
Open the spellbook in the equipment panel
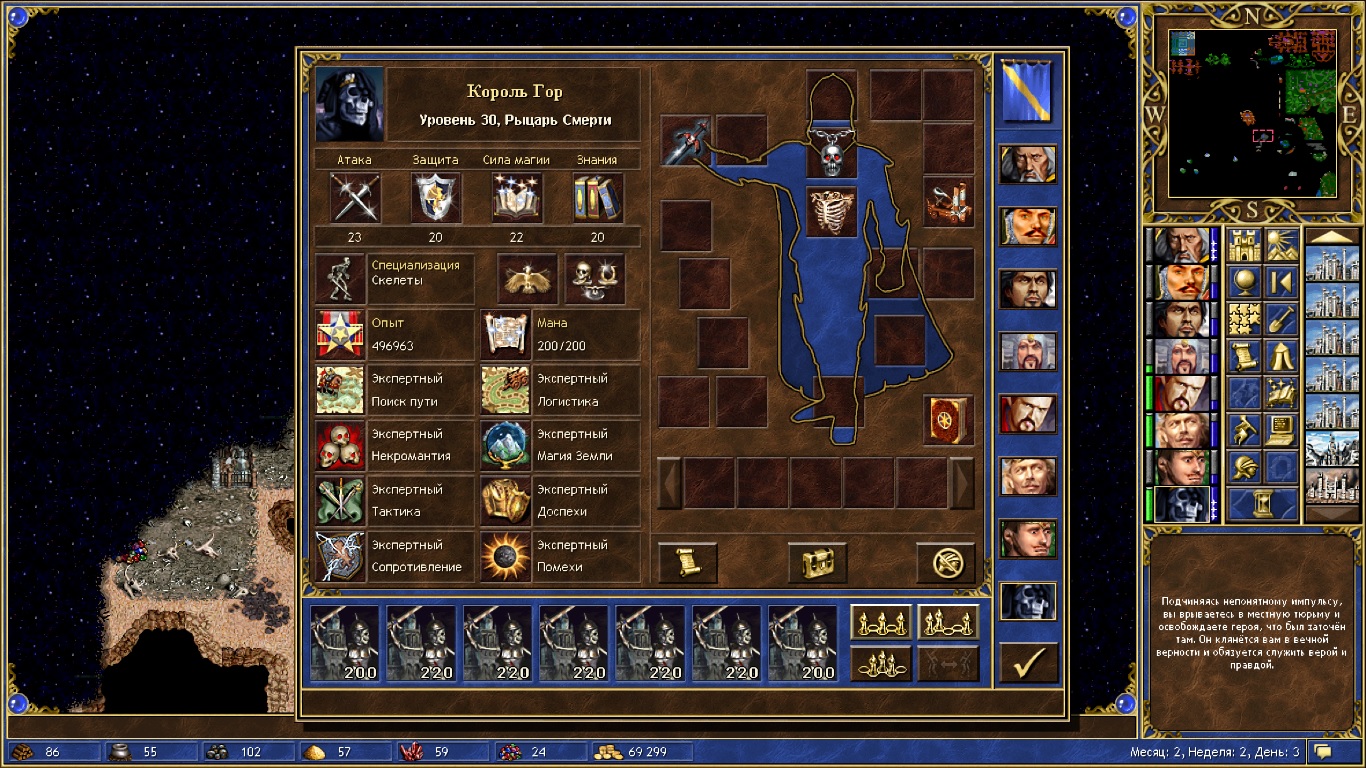coord(947,420)
